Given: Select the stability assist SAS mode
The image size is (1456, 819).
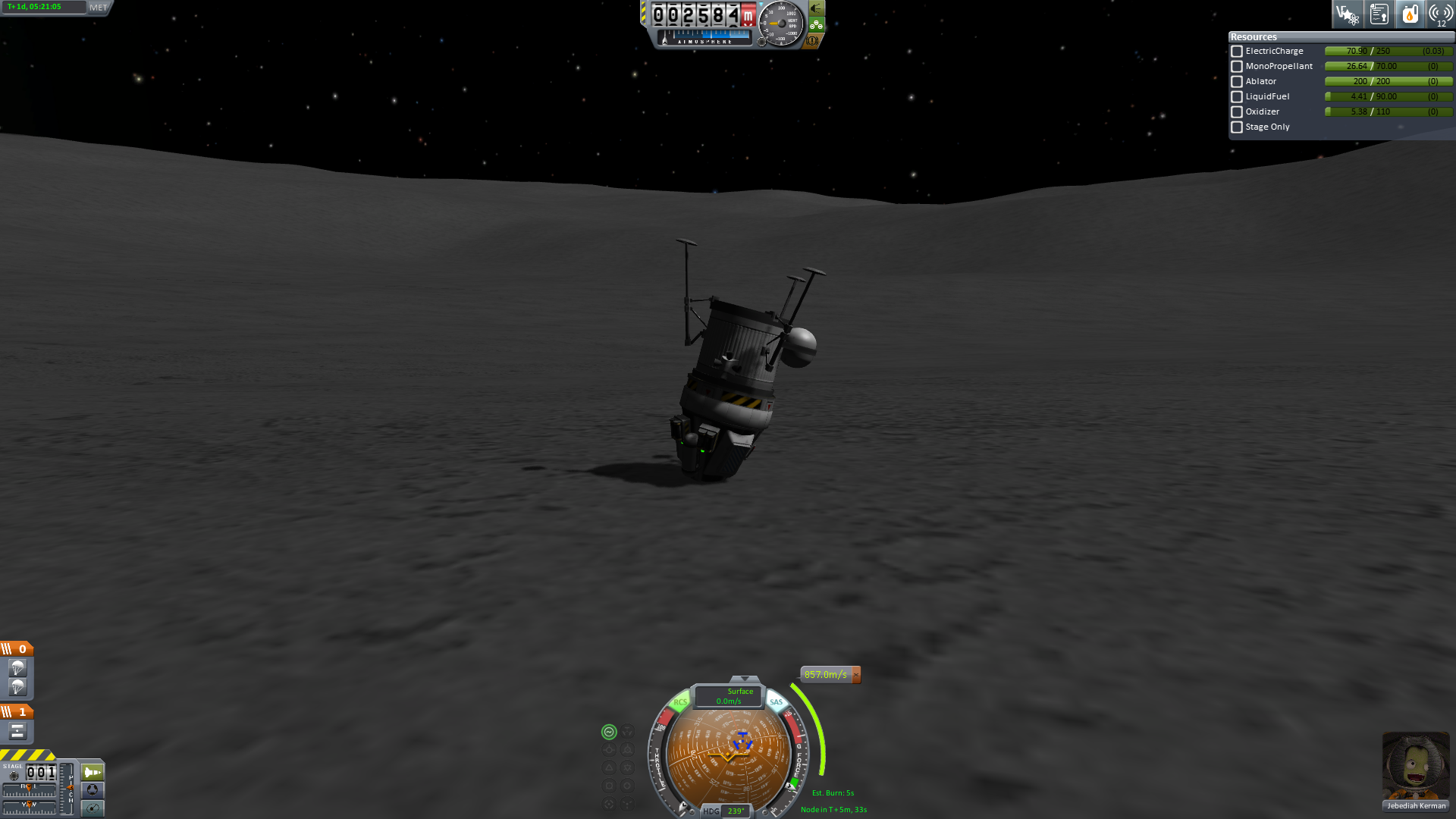Looking at the screenshot, I should coord(609,732).
